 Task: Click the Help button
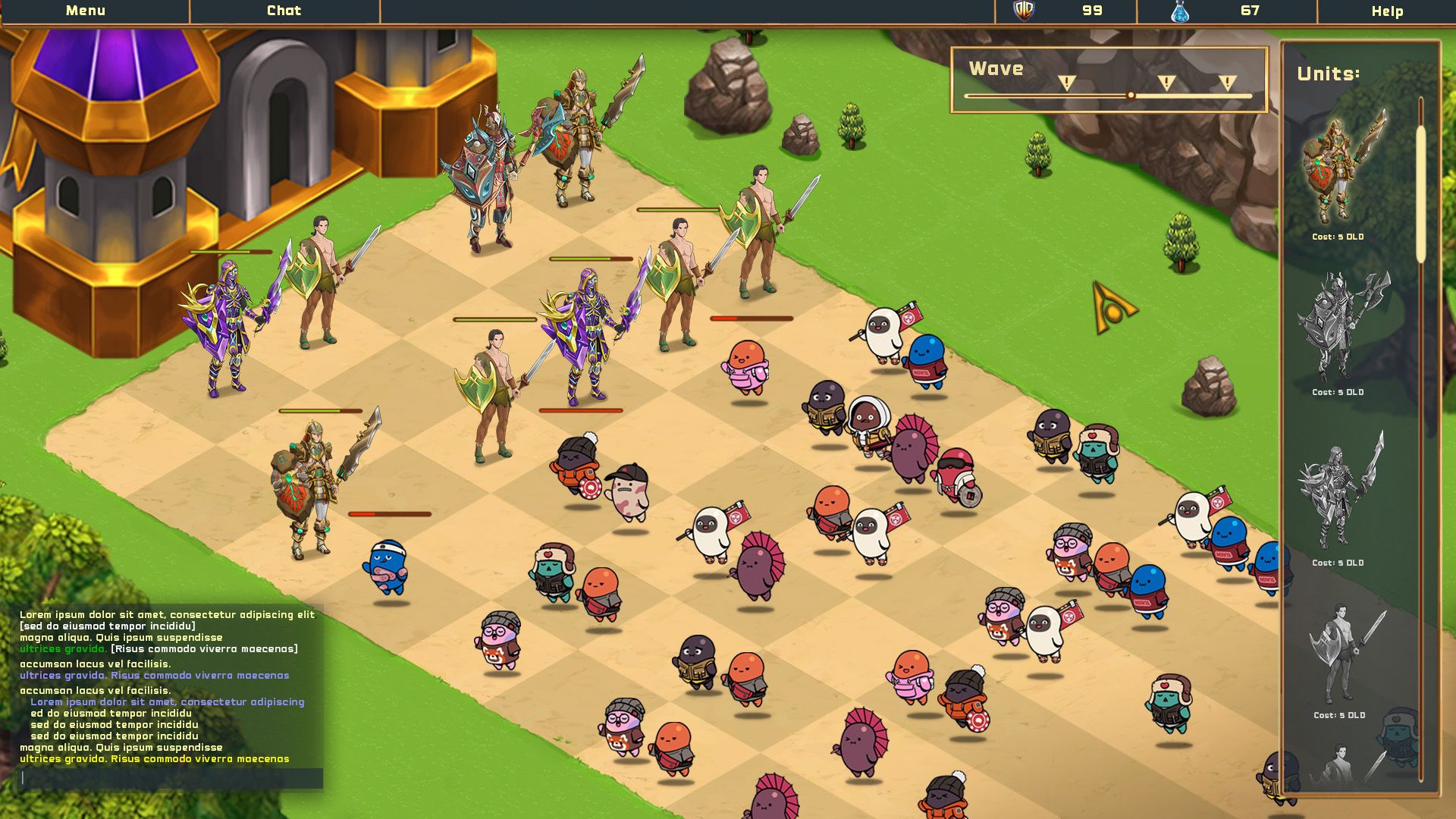(x=1387, y=11)
